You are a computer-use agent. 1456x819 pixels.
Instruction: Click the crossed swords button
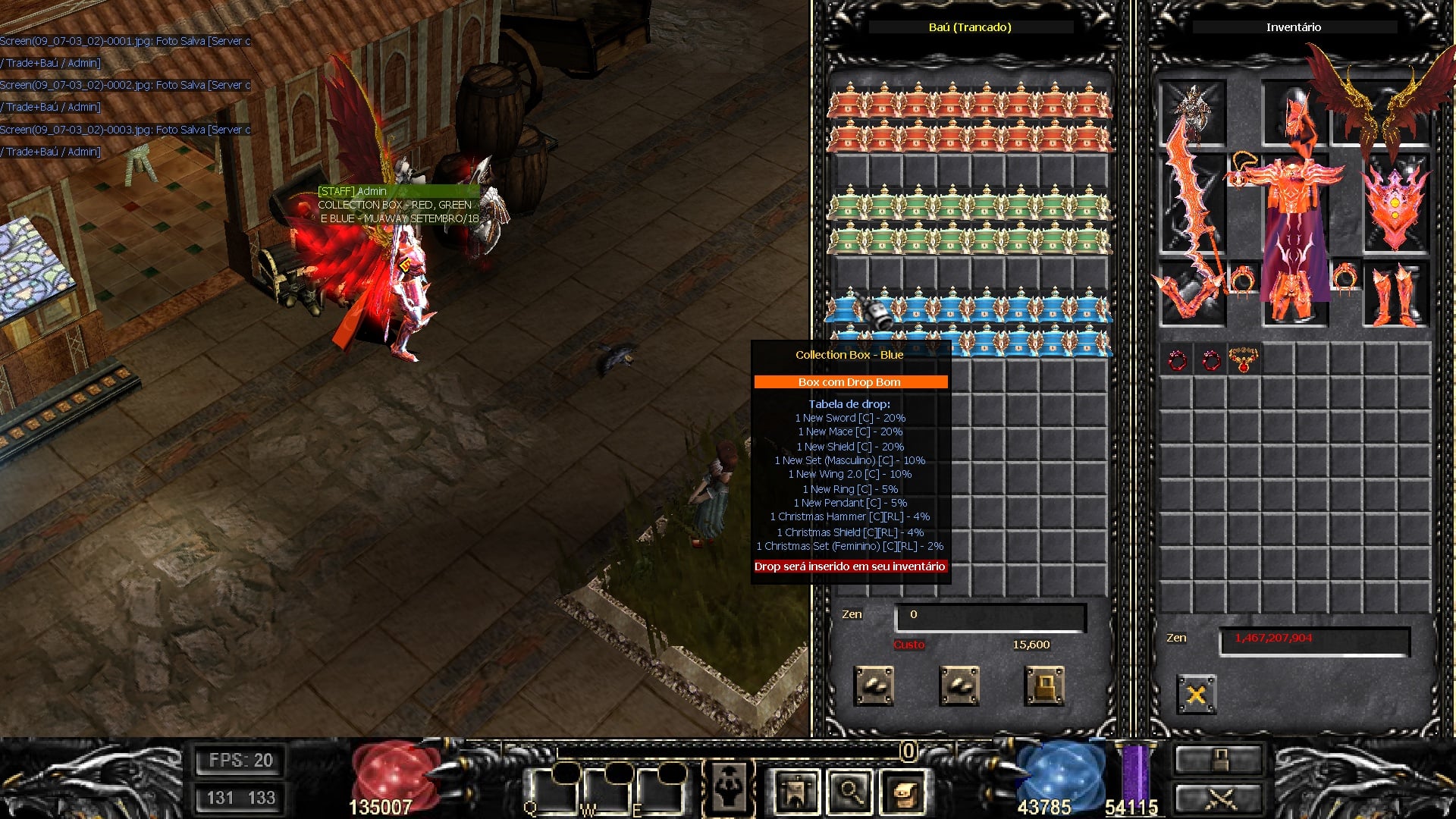click(1219, 799)
